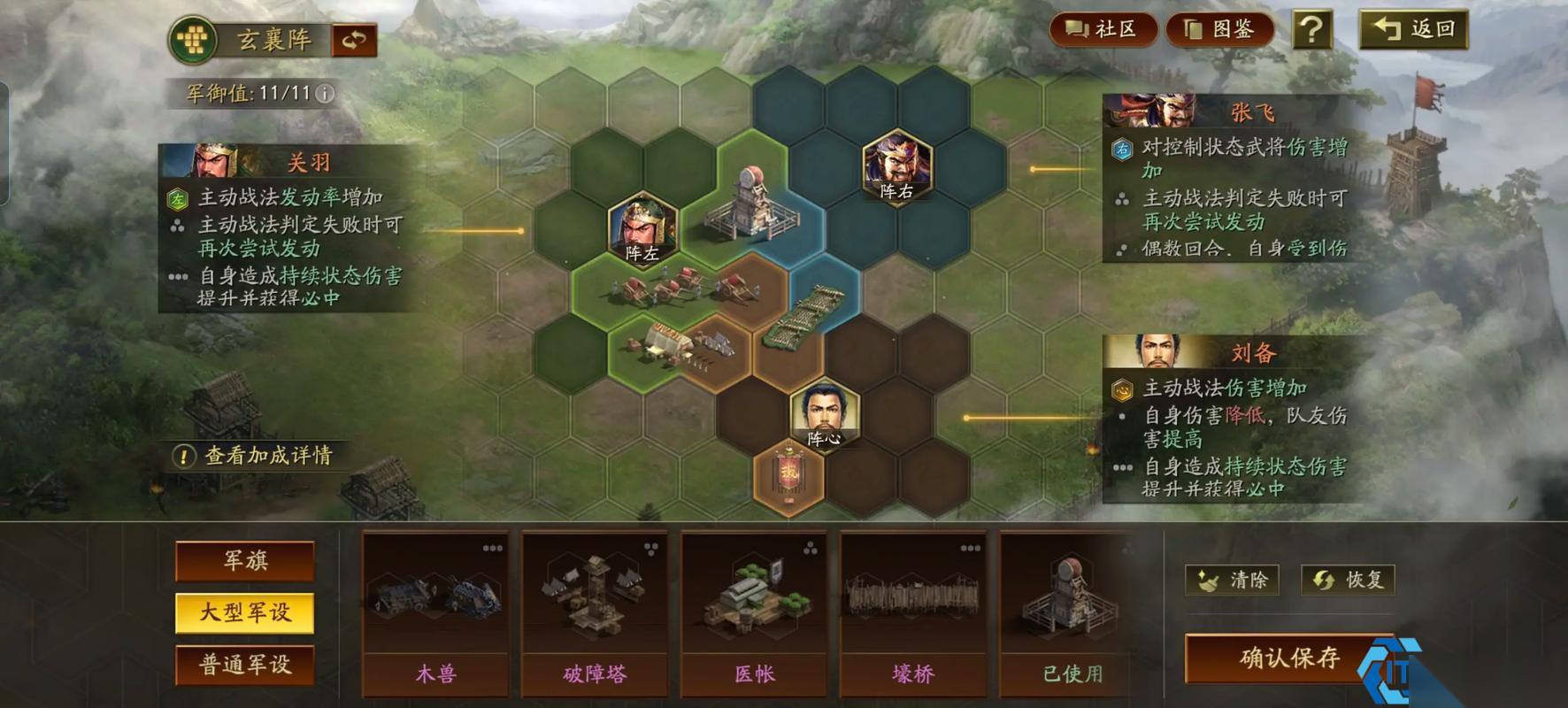Toggle the 大型军设 highlighted category
The image size is (1568, 708).
245,612
